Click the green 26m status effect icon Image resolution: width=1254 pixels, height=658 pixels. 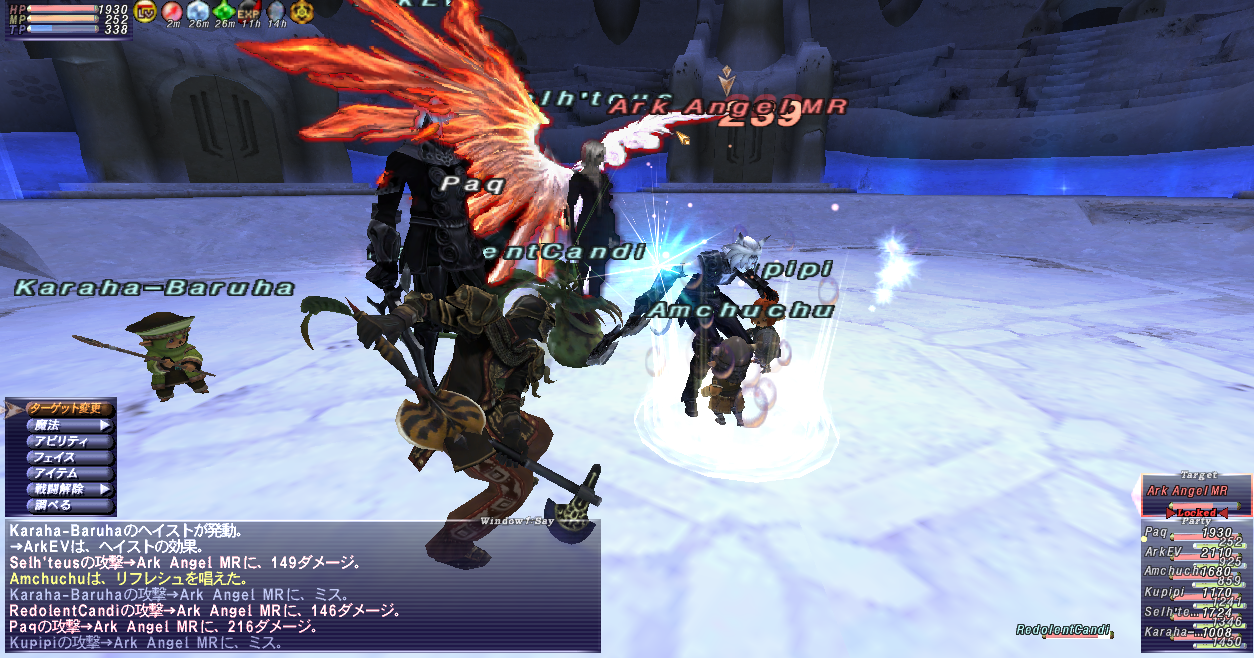pyautogui.click(x=224, y=11)
